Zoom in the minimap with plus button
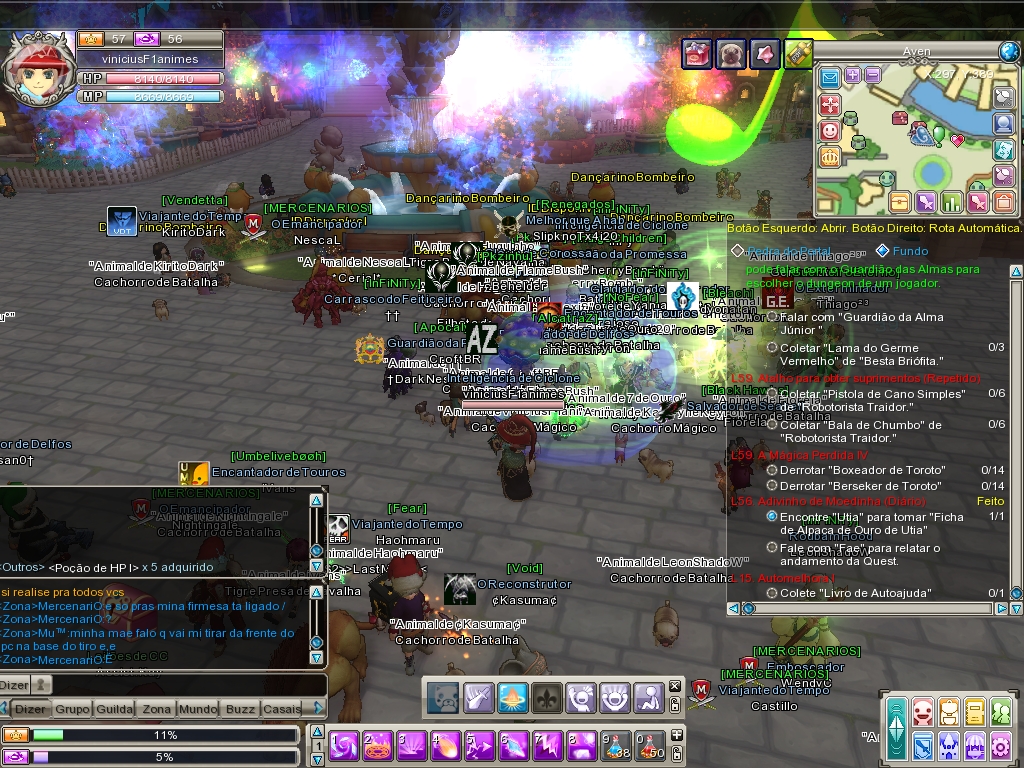 (x=852, y=75)
